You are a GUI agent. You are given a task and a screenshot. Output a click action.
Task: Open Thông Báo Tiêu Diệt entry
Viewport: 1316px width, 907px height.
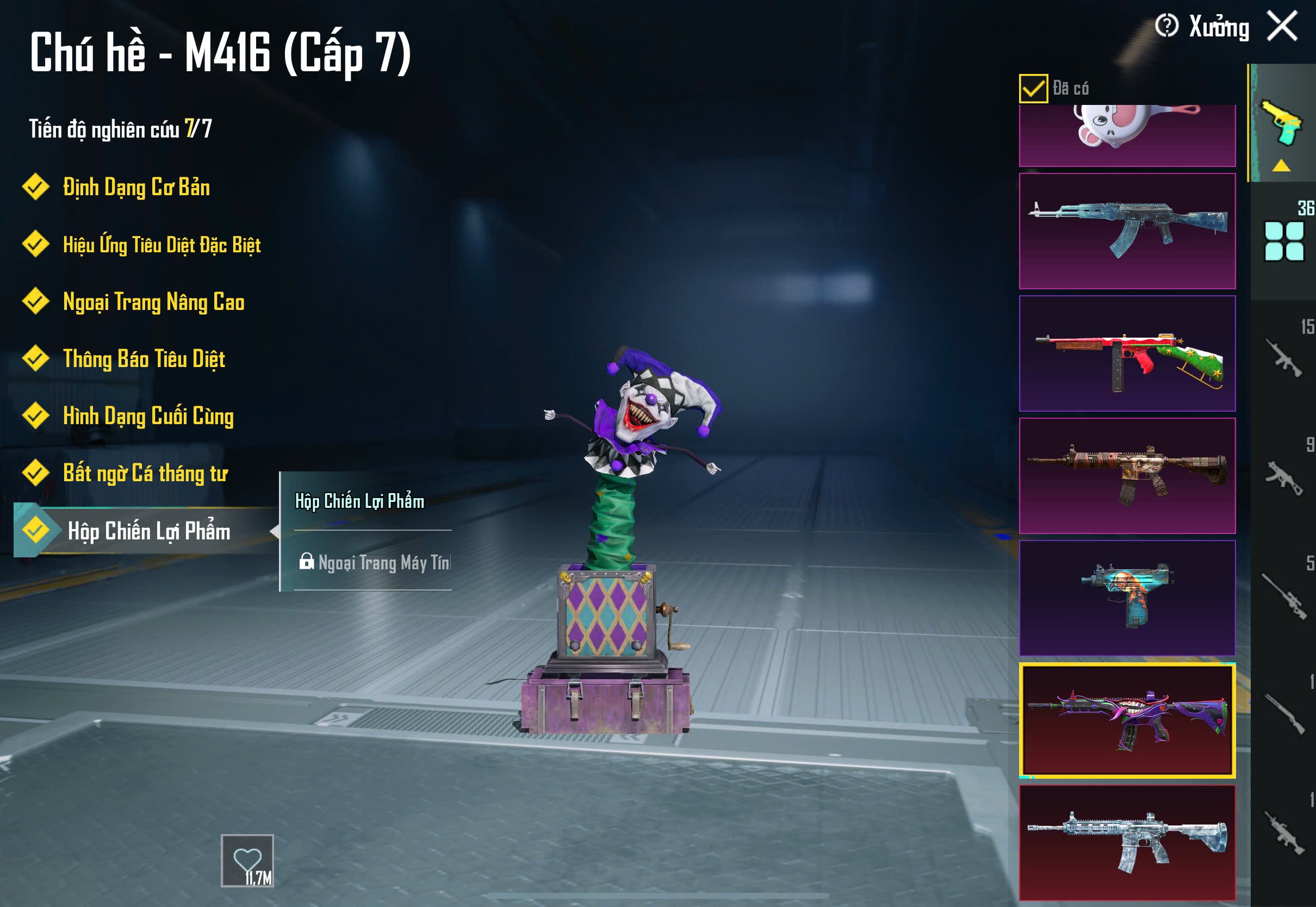pyautogui.click(x=144, y=359)
